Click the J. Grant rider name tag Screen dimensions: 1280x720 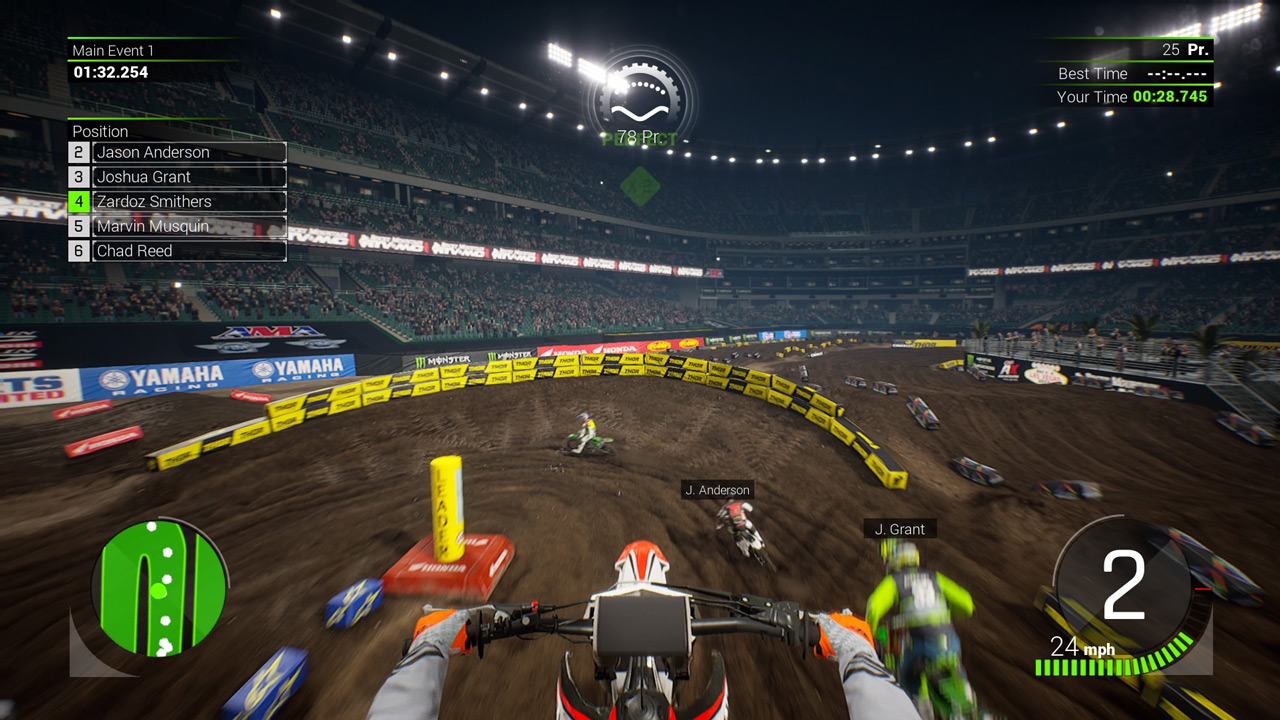(899, 529)
